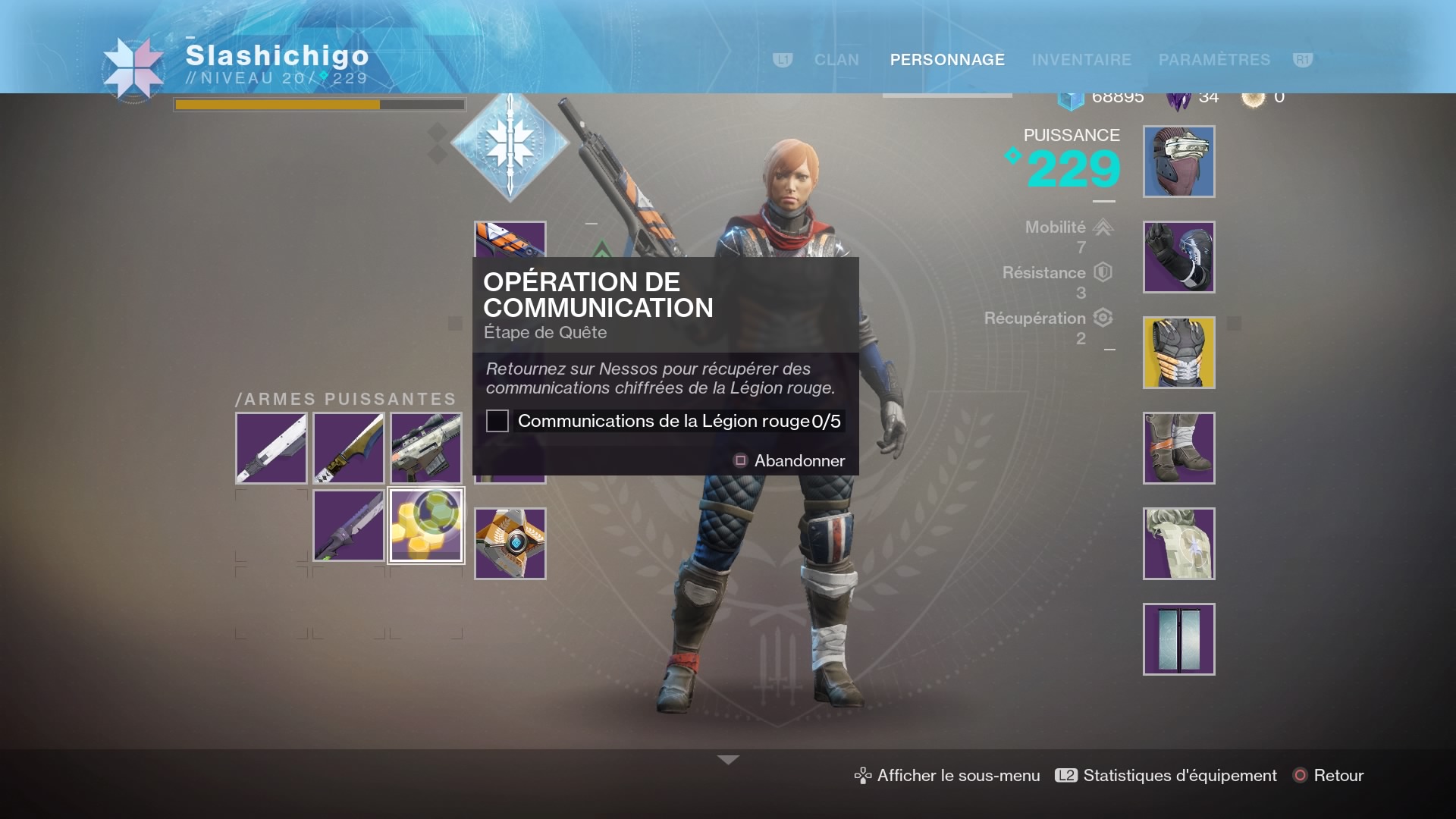Select the equipped gauntlets slot
Viewport: 1456px width, 819px height.
1178,257
